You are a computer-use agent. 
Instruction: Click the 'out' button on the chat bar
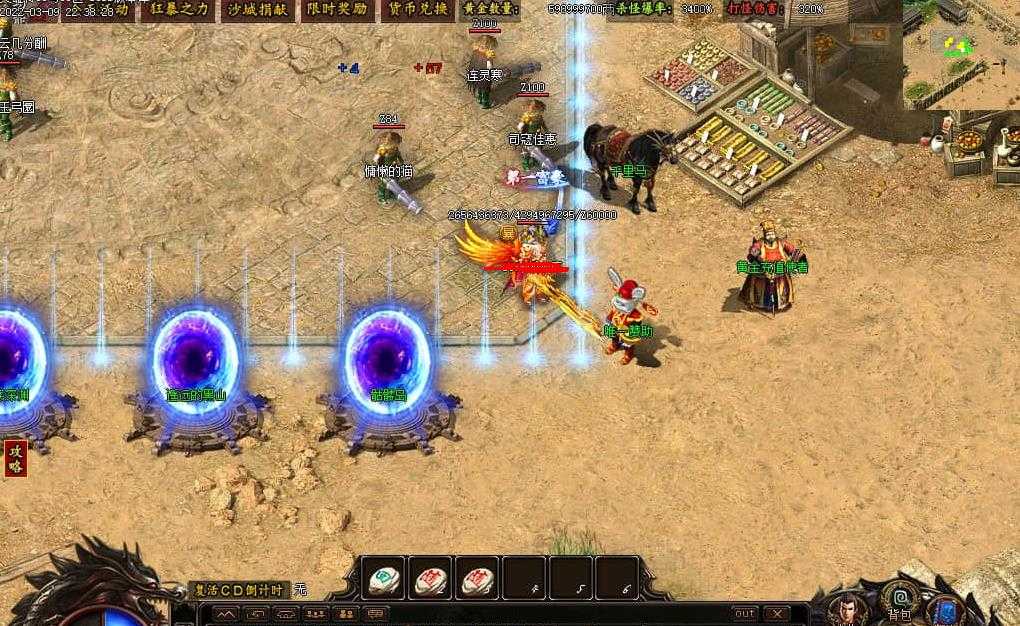(745, 613)
